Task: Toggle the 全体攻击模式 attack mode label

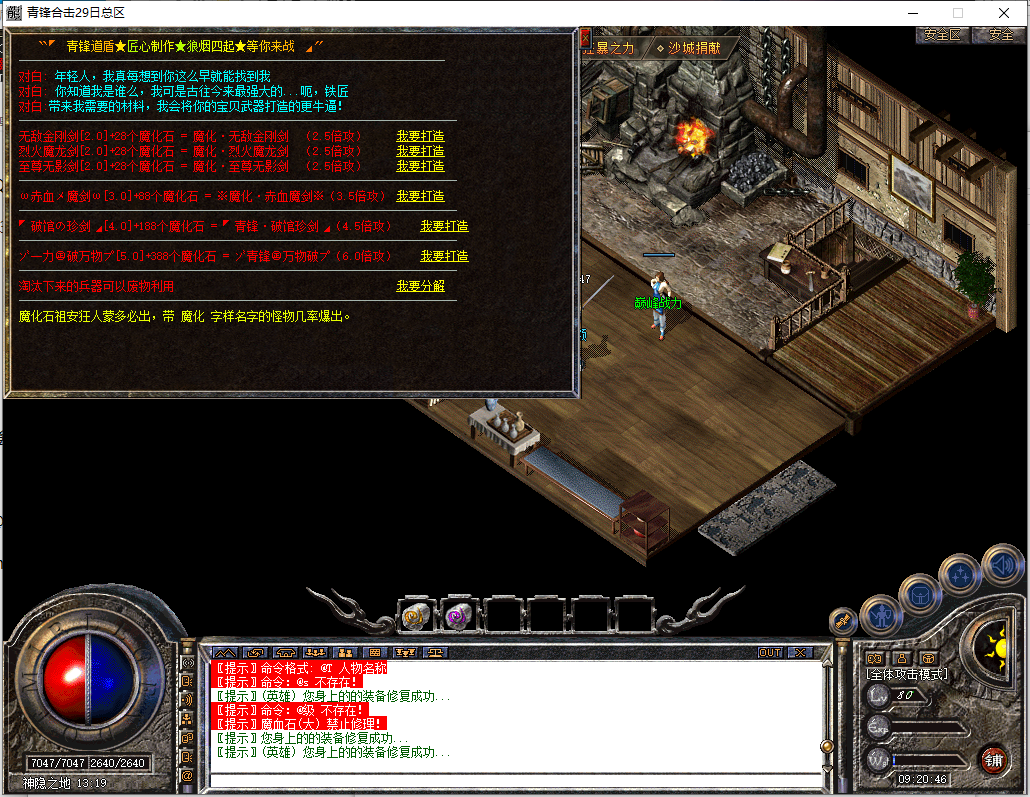Action: (907, 675)
